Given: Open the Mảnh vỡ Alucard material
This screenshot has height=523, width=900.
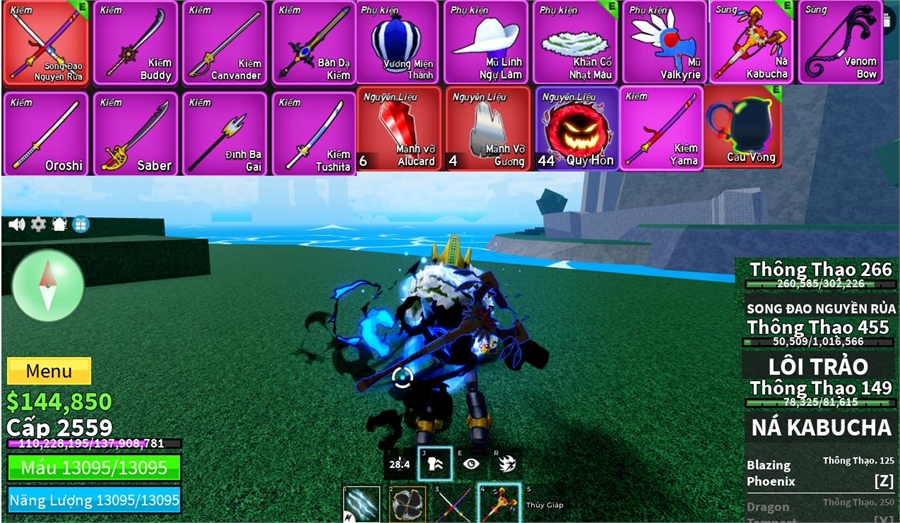Looking at the screenshot, I should click(x=400, y=128).
